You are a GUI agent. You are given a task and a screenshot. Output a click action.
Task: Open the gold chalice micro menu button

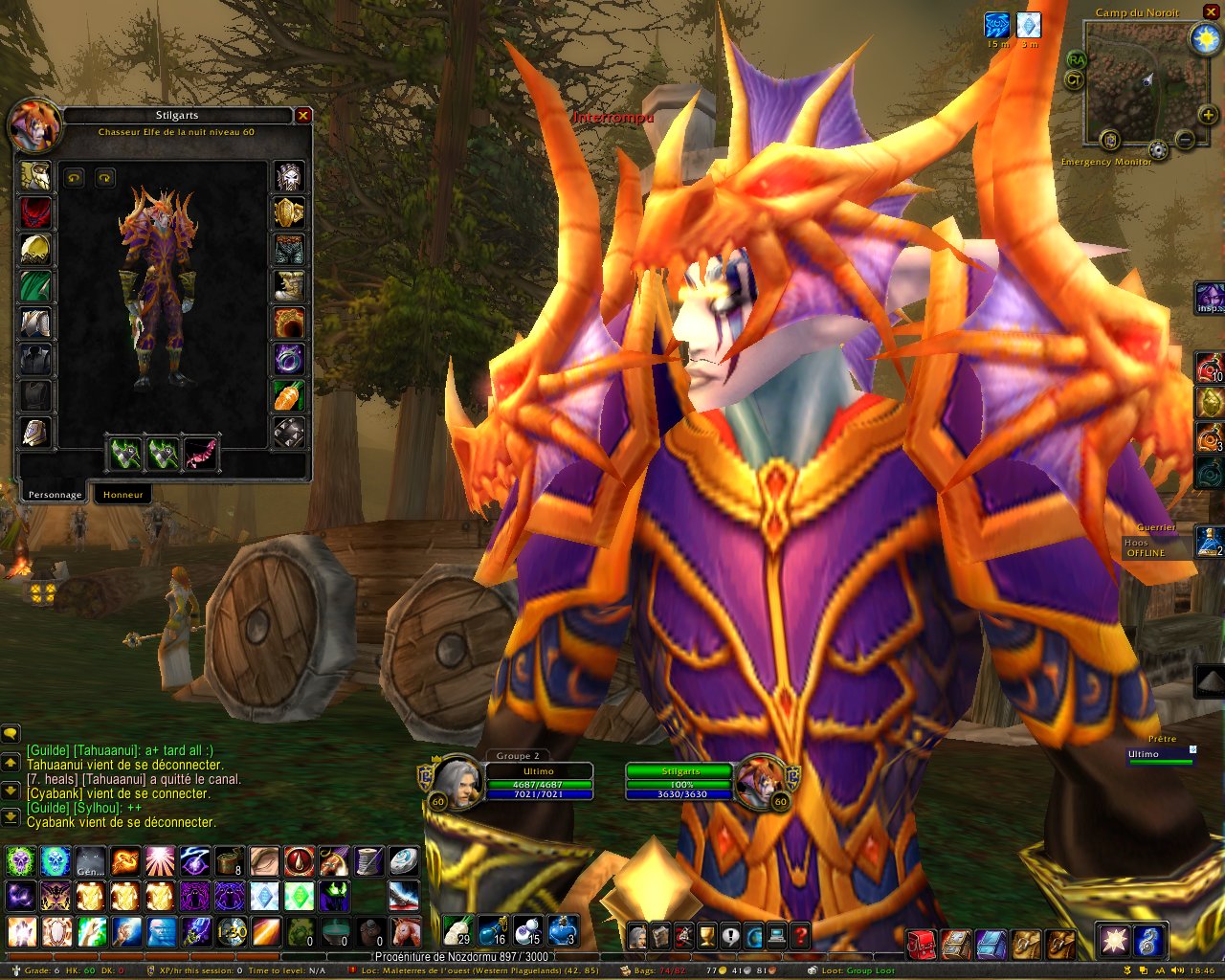(x=706, y=935)
